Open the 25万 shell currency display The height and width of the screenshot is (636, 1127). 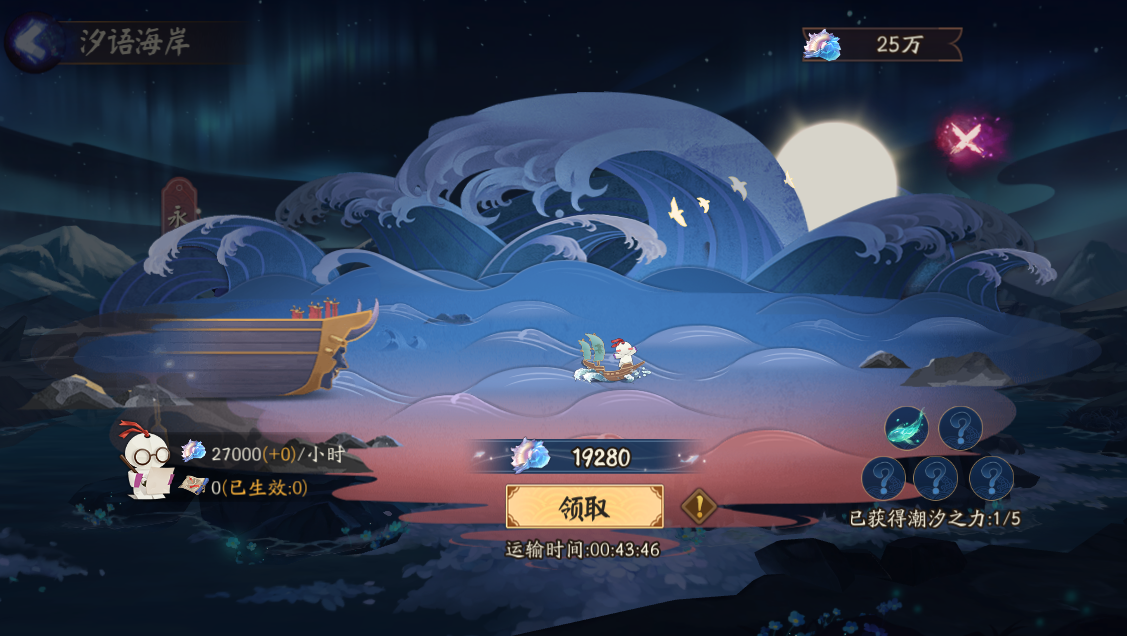tap(881, 44)
